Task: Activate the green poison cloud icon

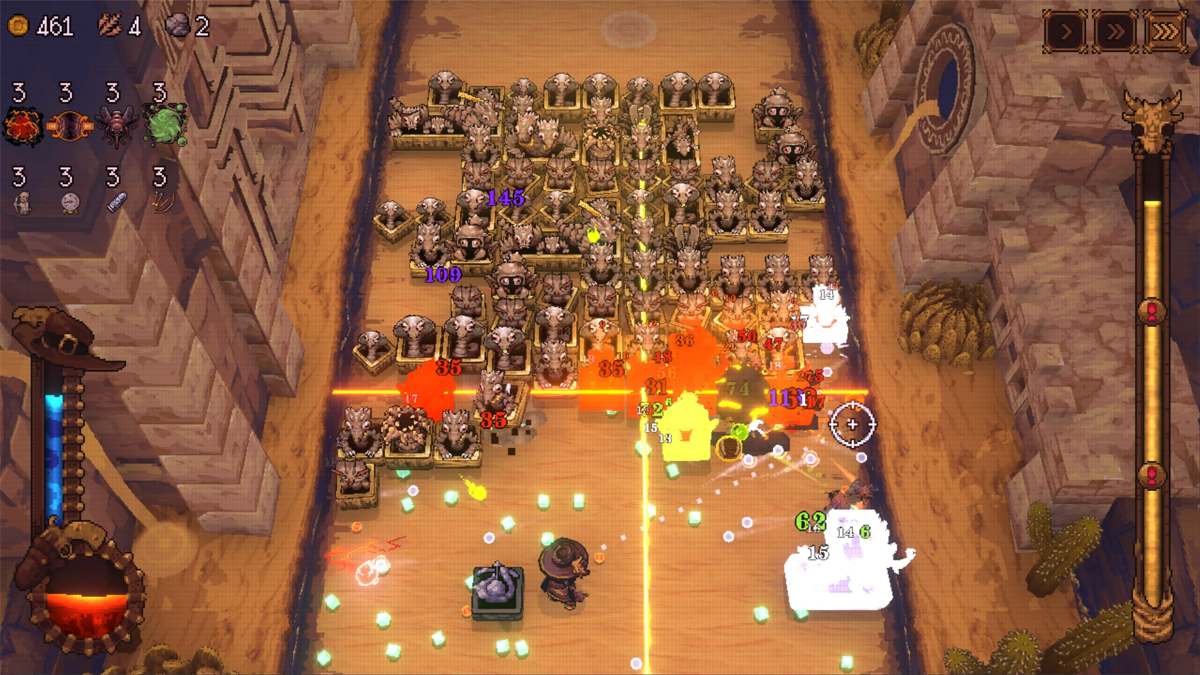Action: click(x=163, y=127)
